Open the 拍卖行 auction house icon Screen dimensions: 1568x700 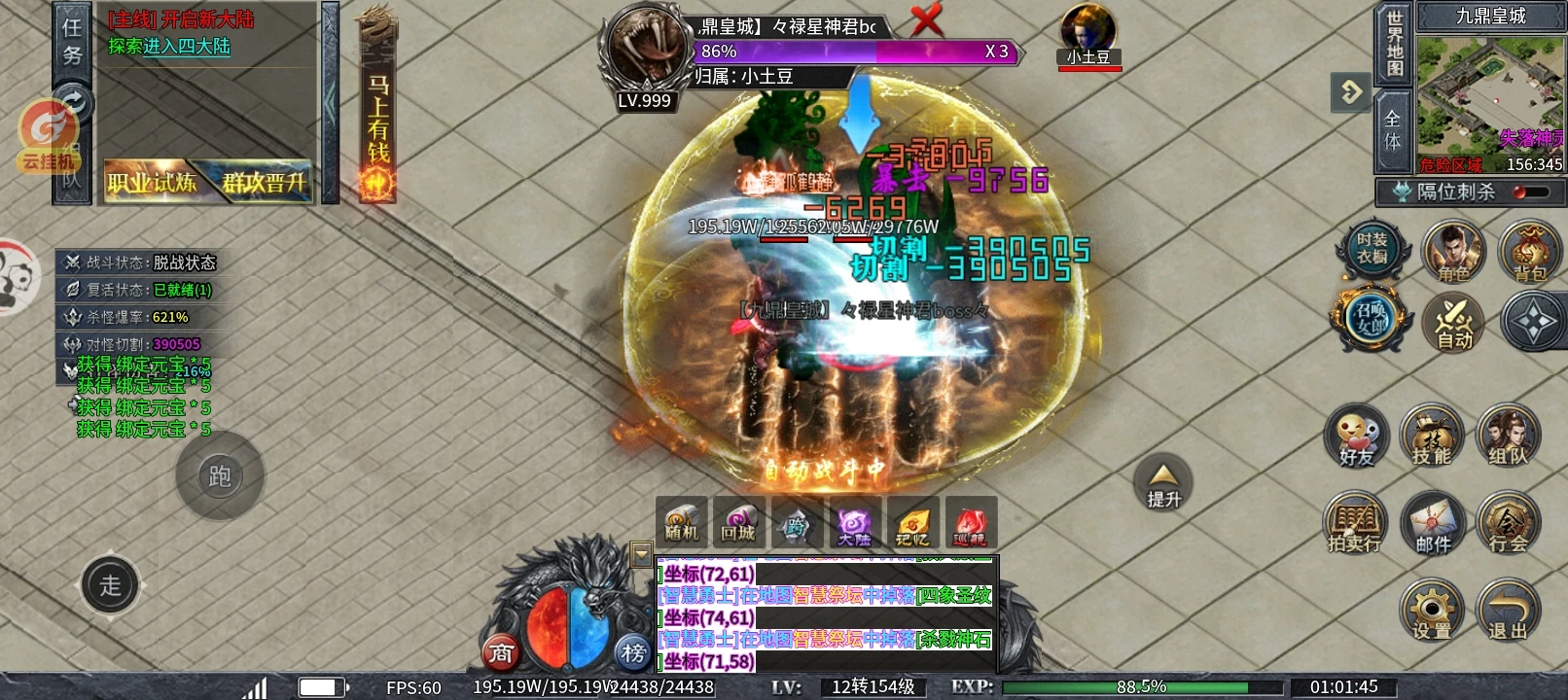tap(1355, 525)
